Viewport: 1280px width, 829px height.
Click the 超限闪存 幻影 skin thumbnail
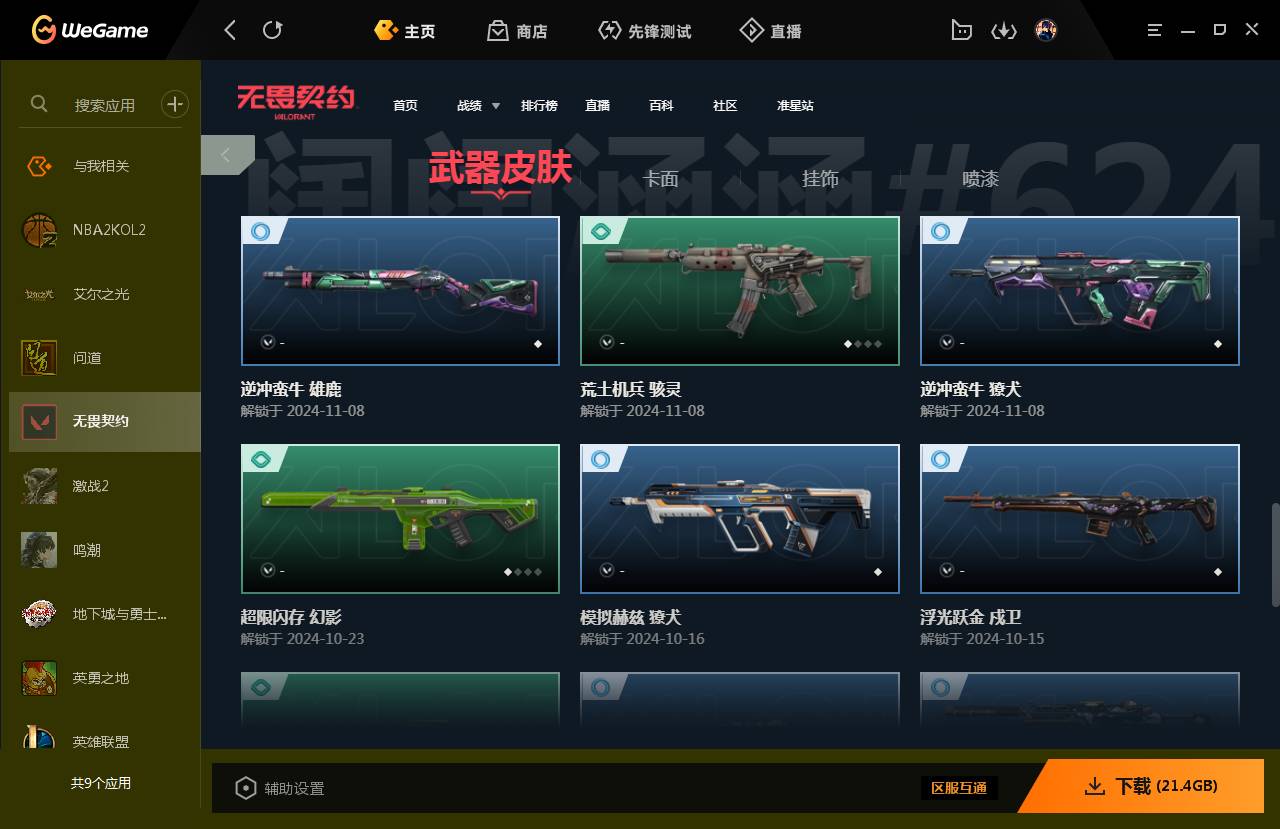400,518
